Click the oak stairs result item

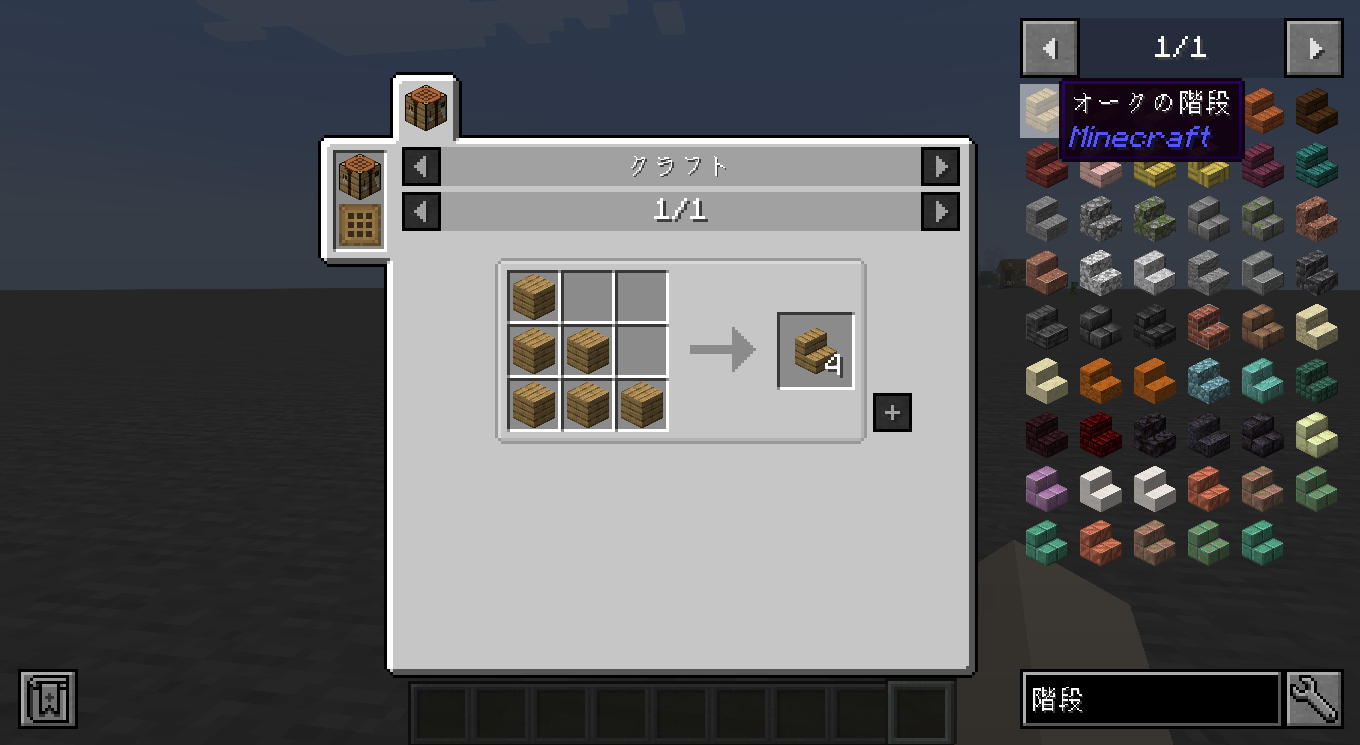pos(815,350)
